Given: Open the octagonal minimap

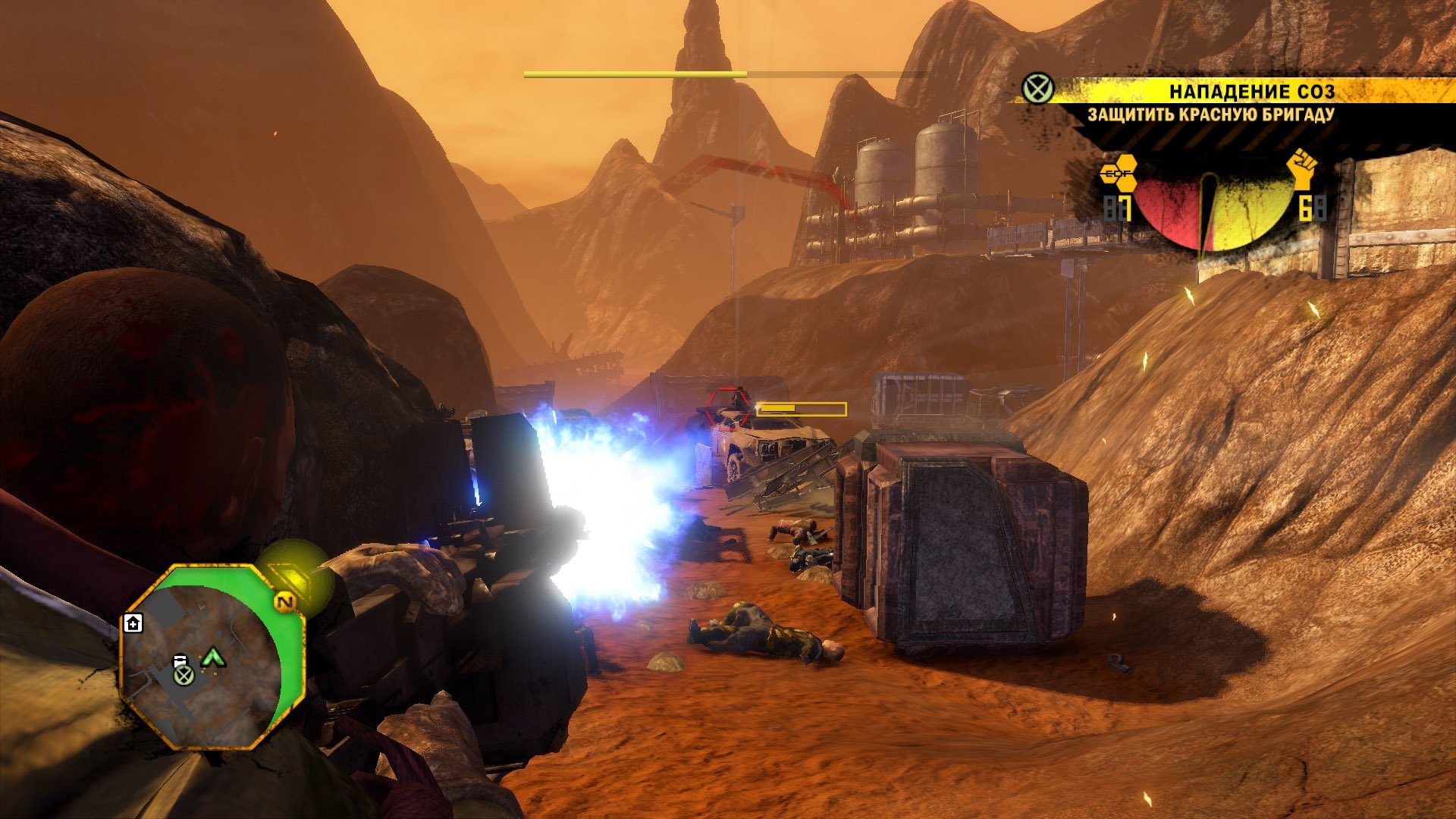Looking at the screenshot, I should (212, 657).
